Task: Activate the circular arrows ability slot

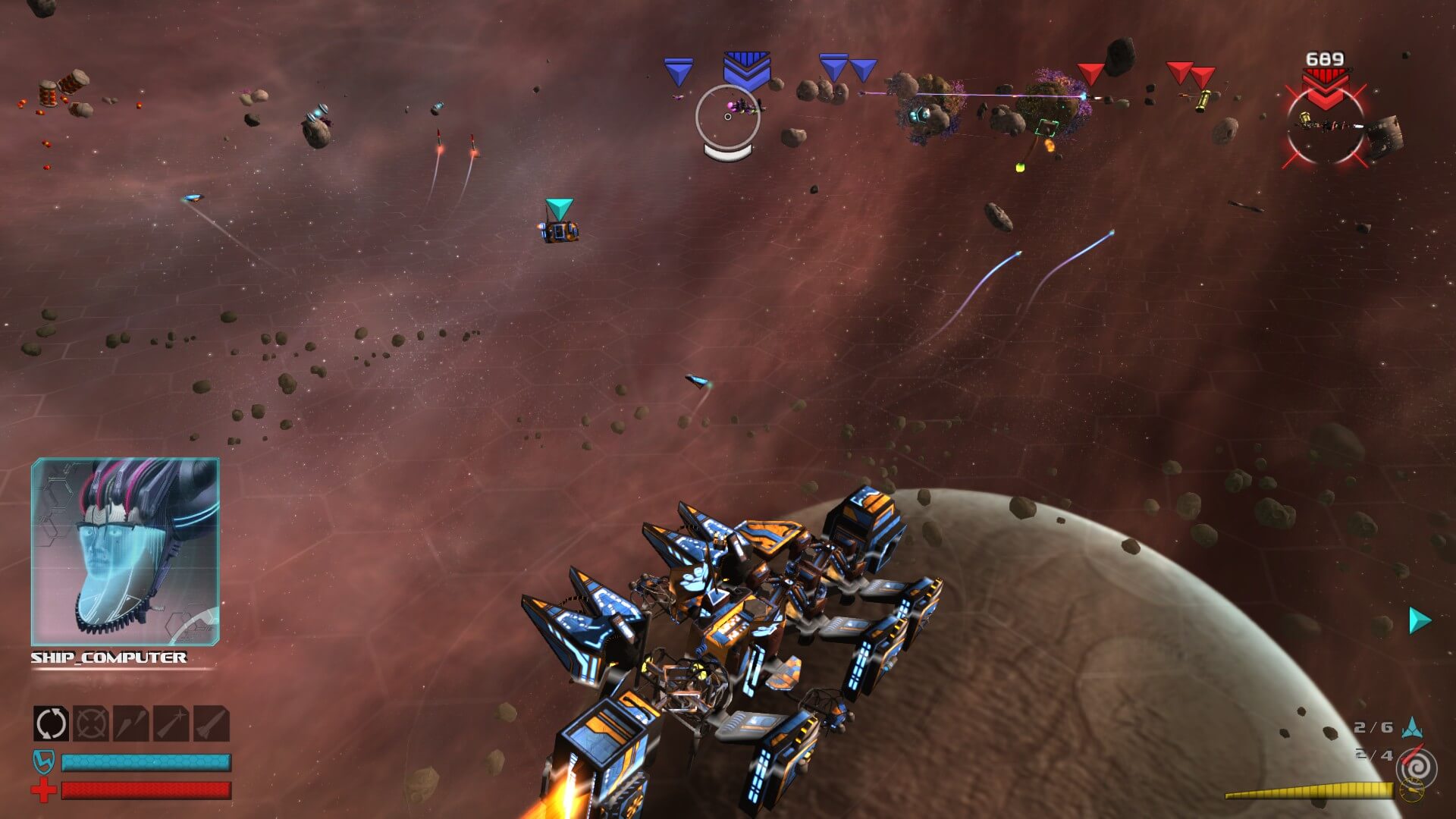Action: 51,723
